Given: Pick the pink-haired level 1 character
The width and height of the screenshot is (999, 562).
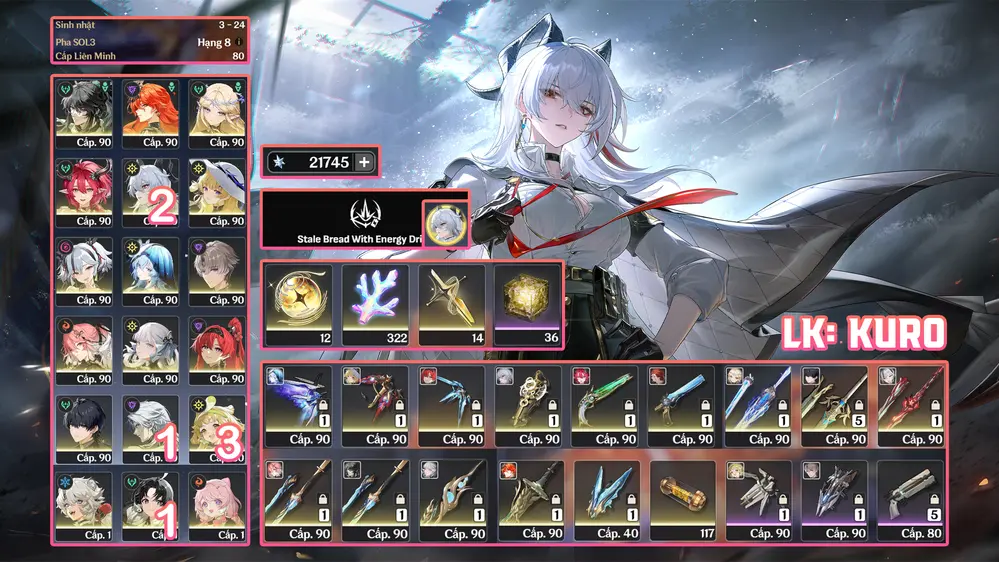Looking at the screenshot, I should tap(217, 504).
